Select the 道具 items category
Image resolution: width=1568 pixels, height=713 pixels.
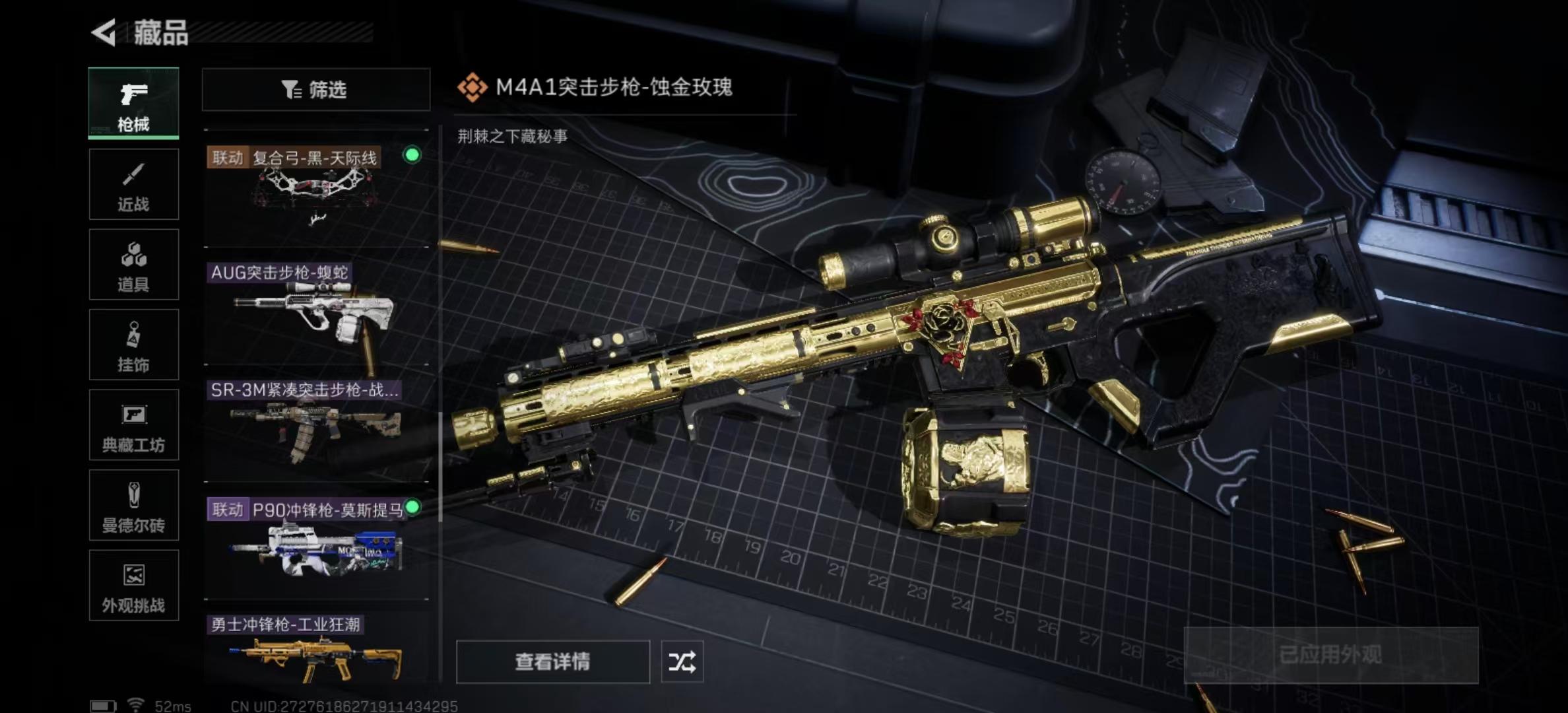133,265
